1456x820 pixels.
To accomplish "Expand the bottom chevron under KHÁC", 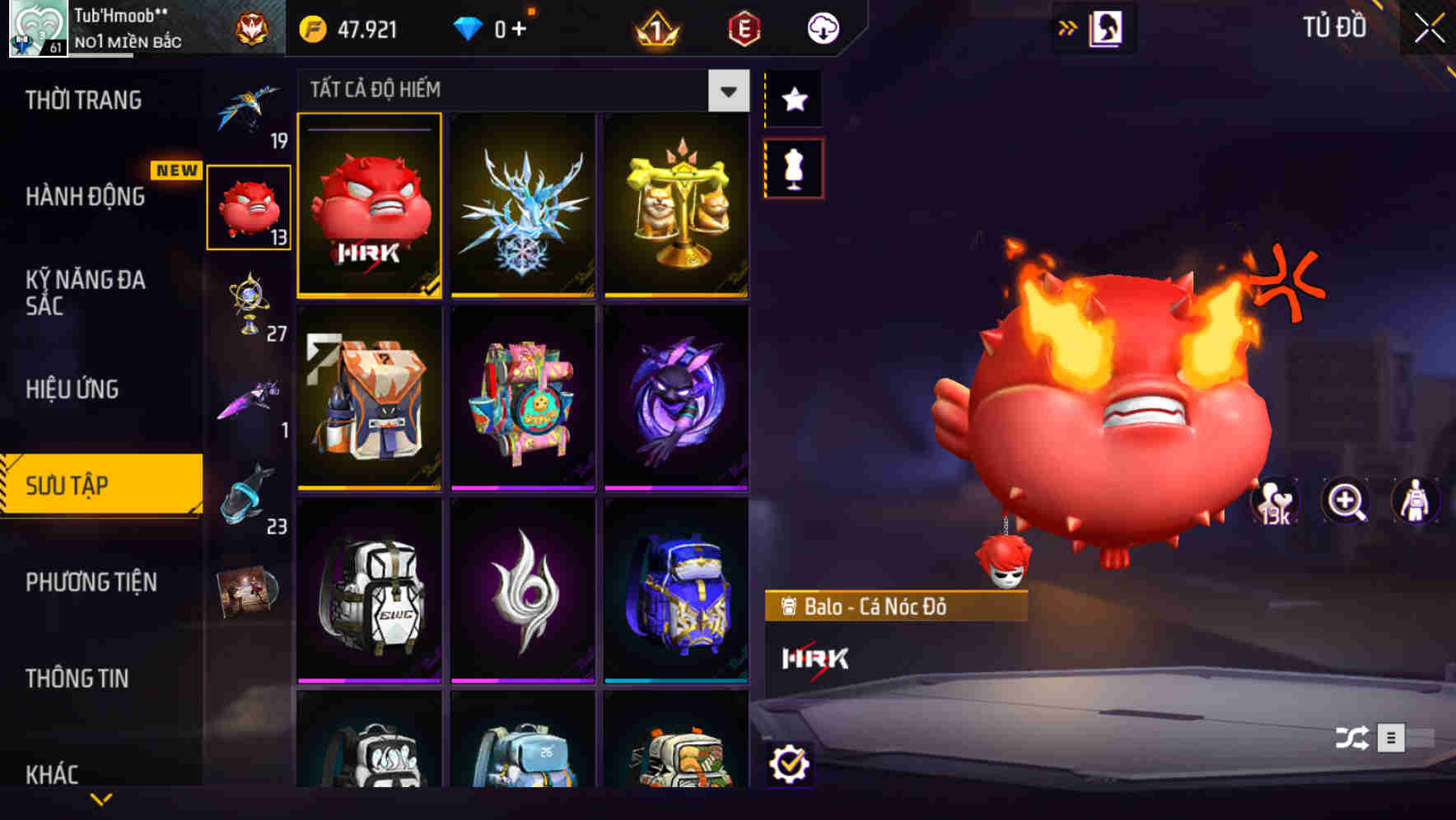I will [102, 799].
